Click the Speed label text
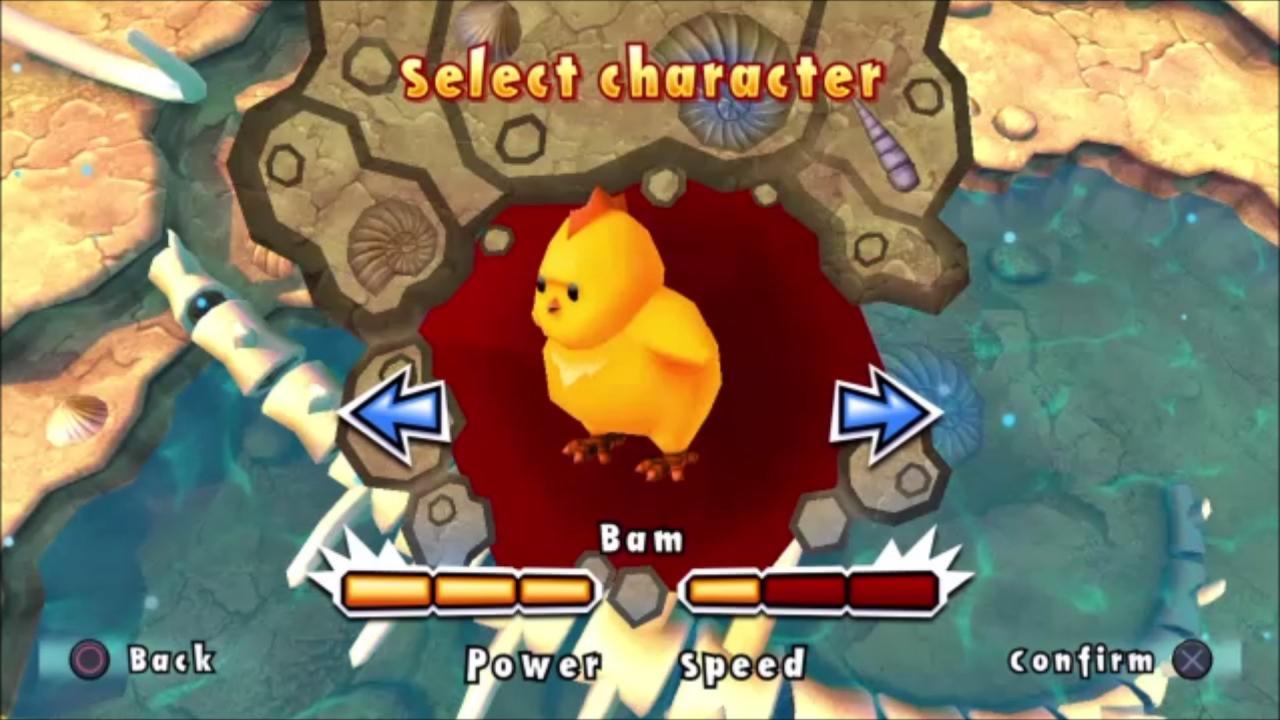 pos(742,665)
